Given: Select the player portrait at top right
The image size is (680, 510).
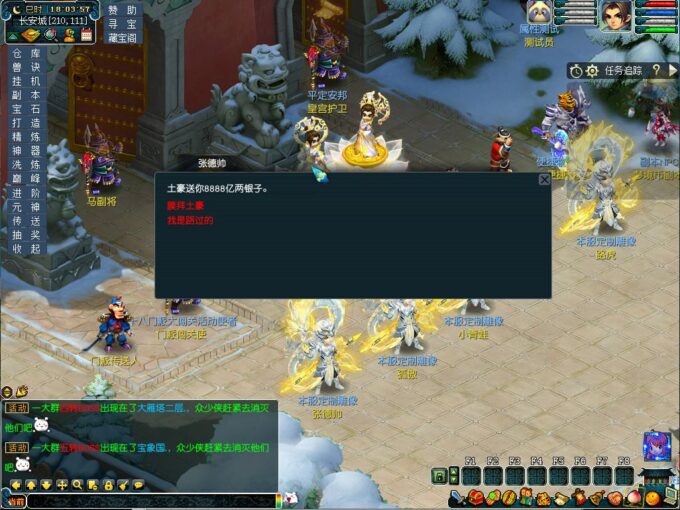Looking at the screenshot, I should (x=615, y=14).
